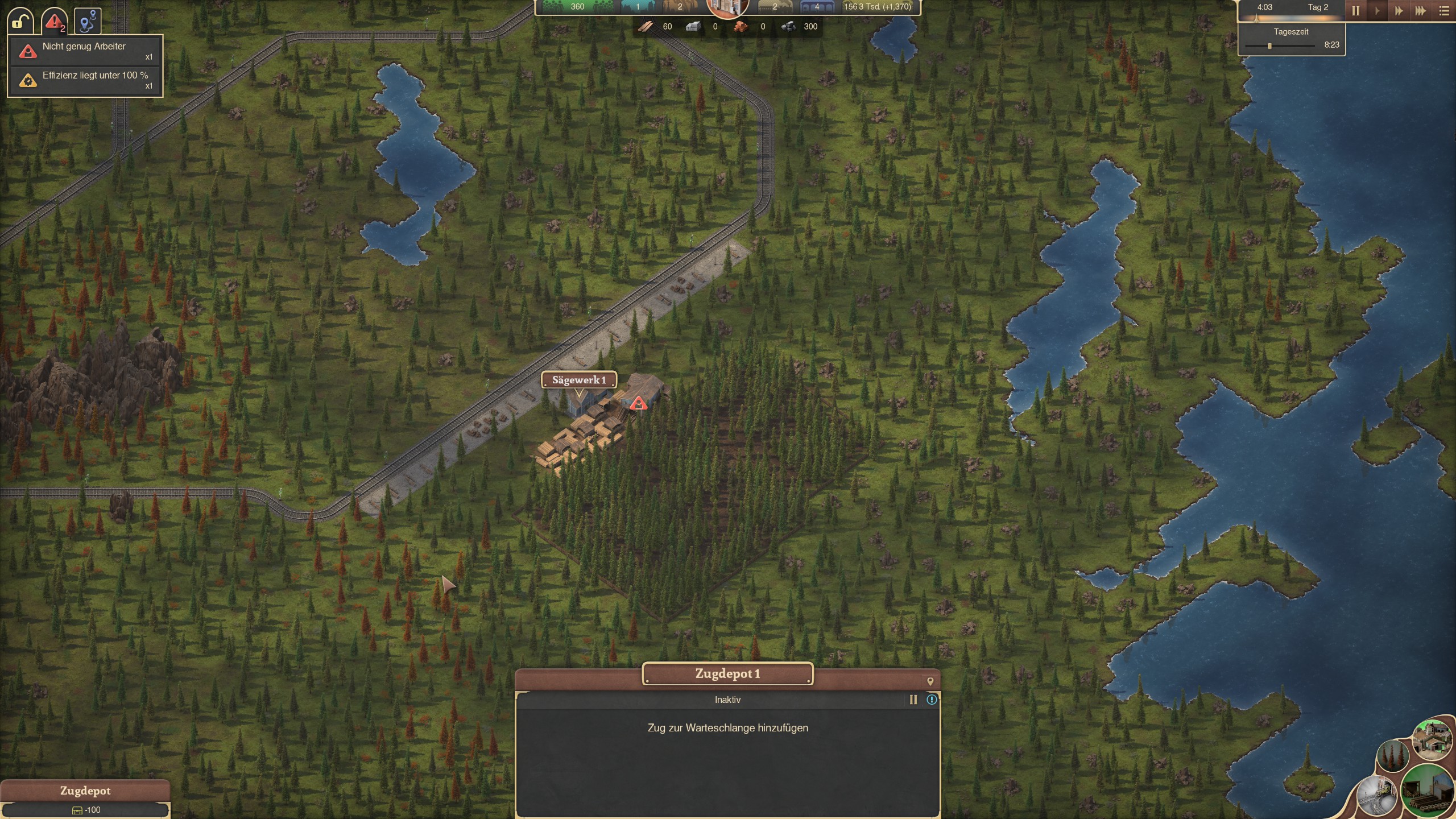Image resolution: width=1456 pixels, height=819 pixels.
Task: Open the railway tracks build category
Action: coord(1377,795)
